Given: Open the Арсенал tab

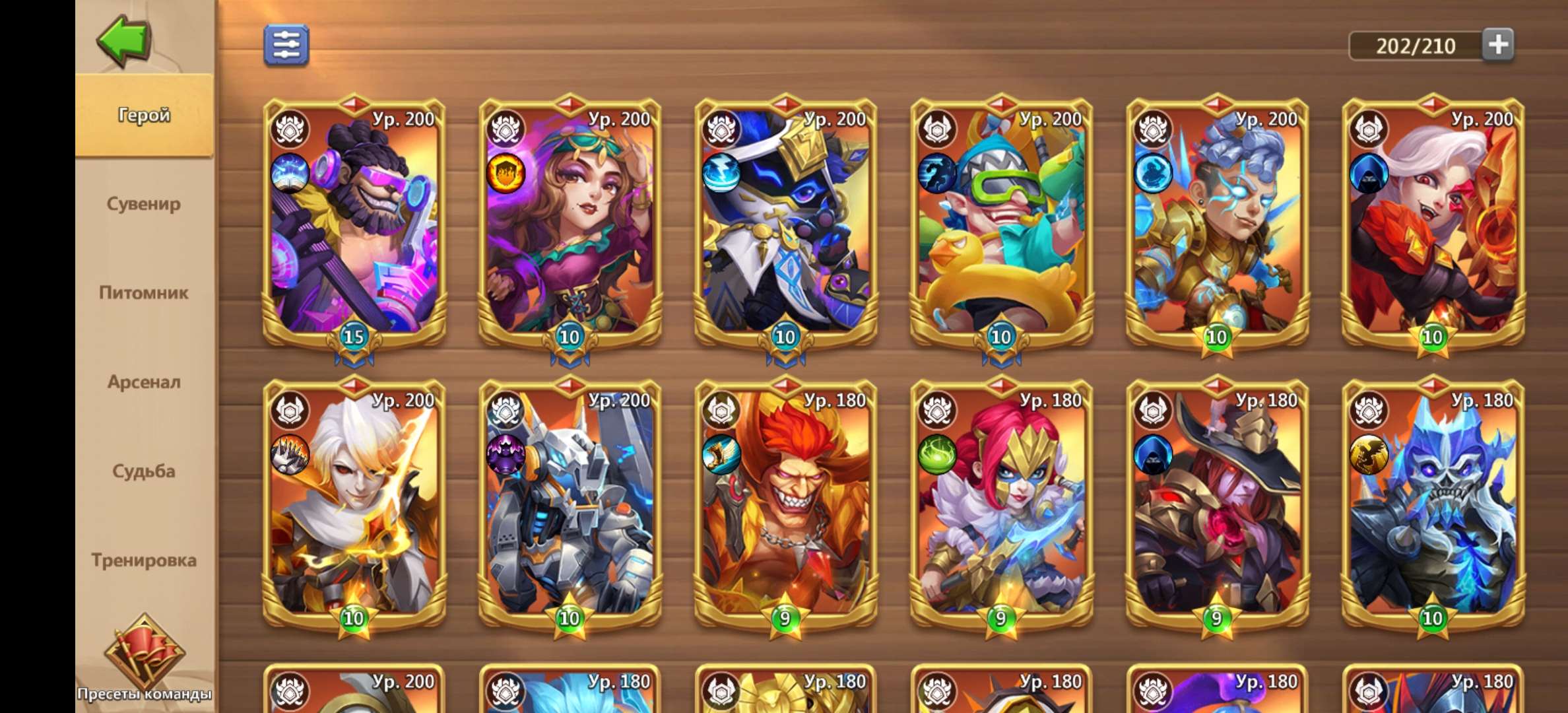Looking at the screenshot, I should point(145,382).
